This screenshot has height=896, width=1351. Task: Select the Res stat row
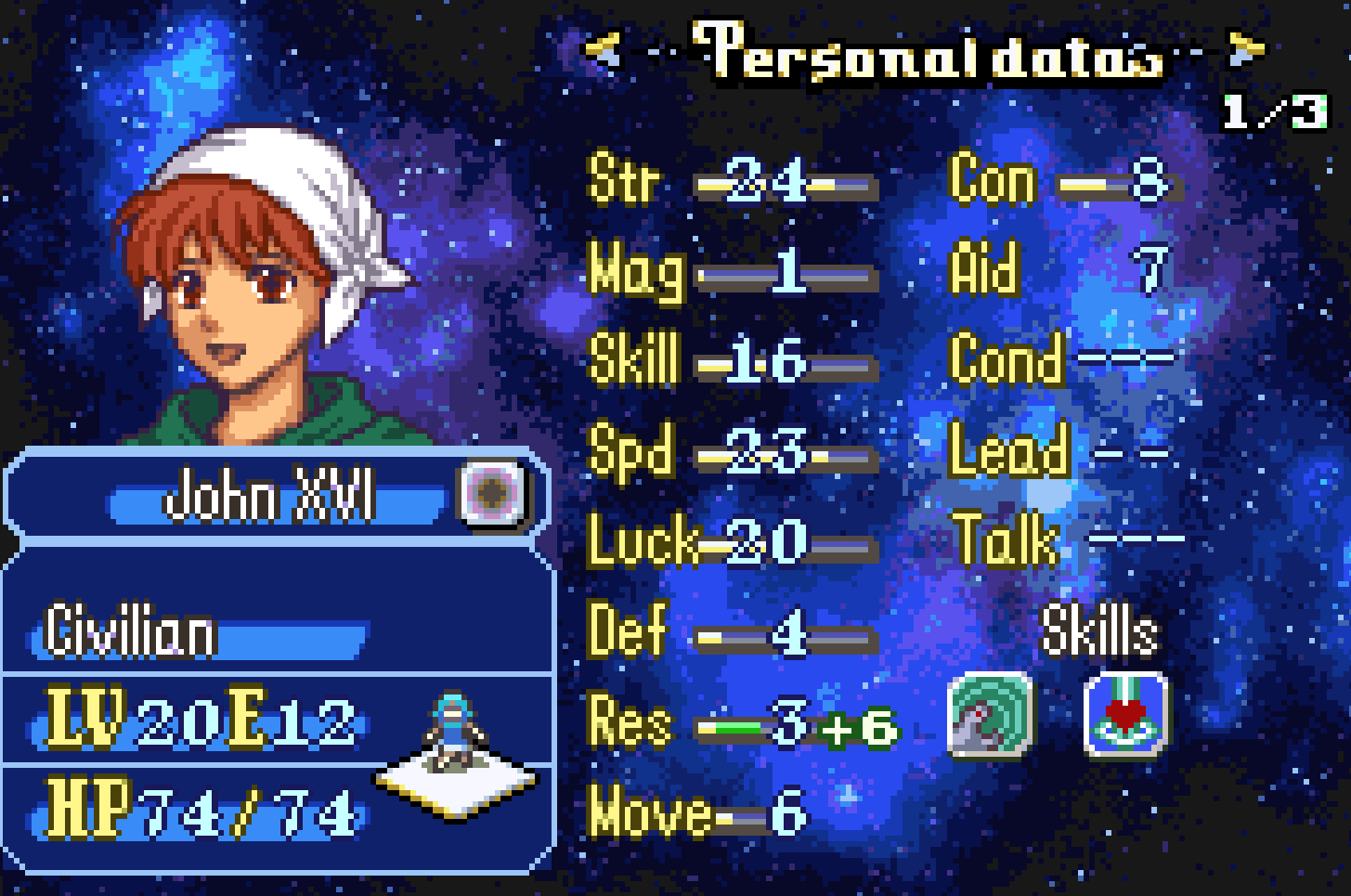click(x=743, y=723)
